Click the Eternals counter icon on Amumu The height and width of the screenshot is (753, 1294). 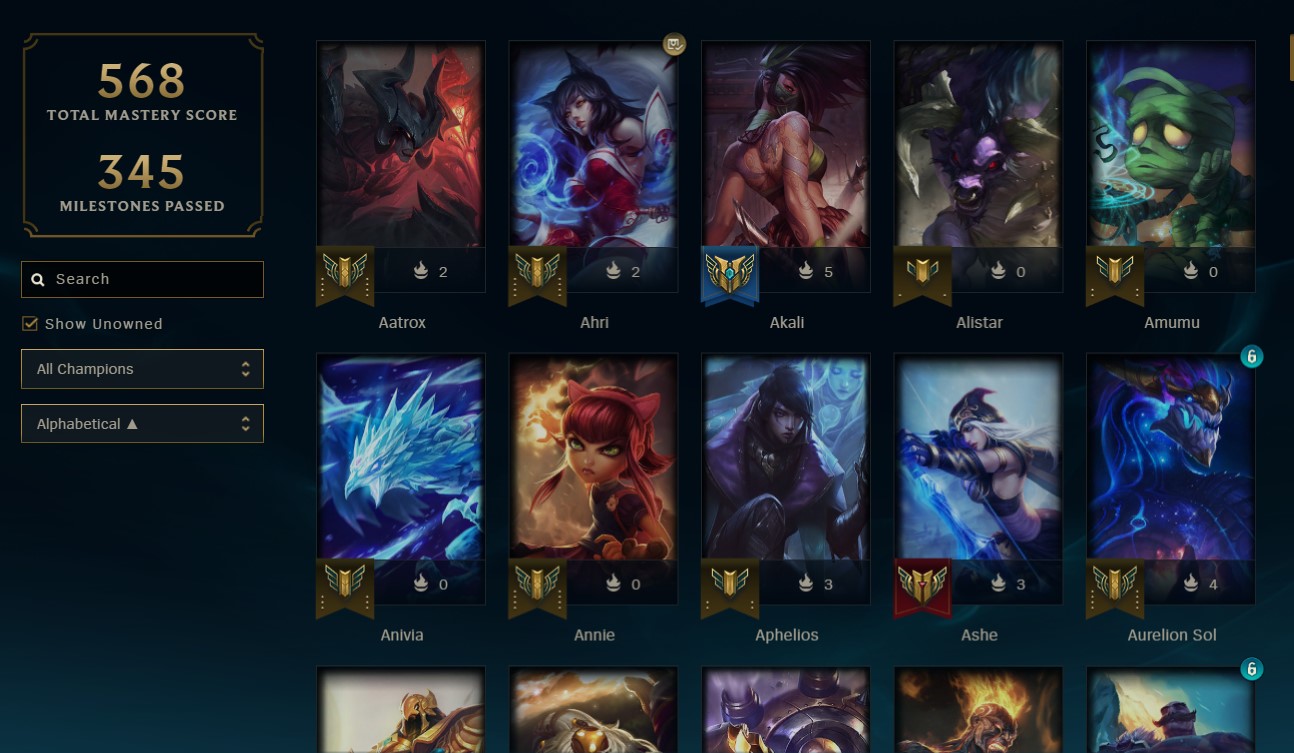(1190, 270)
